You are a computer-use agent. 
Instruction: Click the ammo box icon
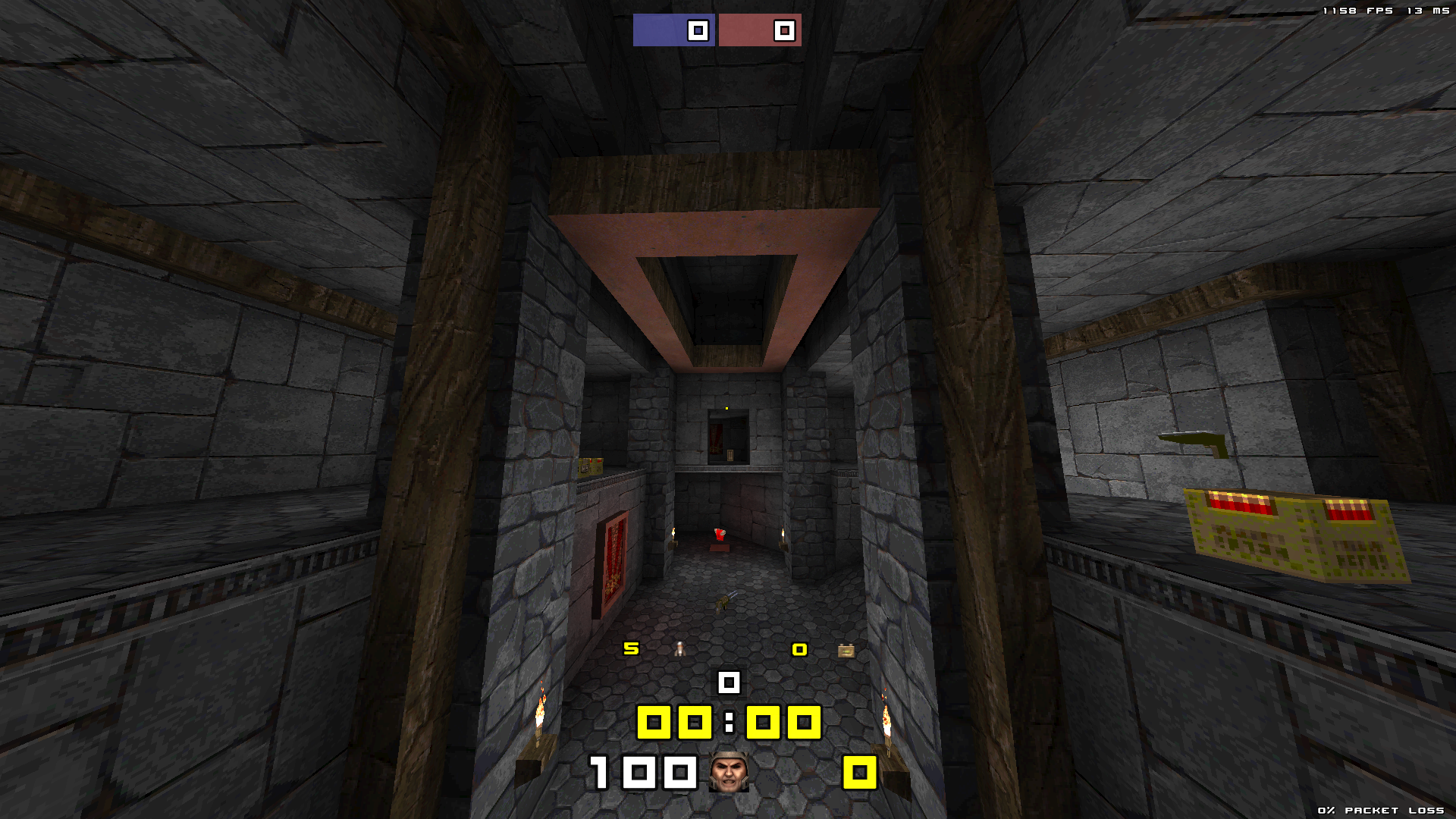click(846, 650)
